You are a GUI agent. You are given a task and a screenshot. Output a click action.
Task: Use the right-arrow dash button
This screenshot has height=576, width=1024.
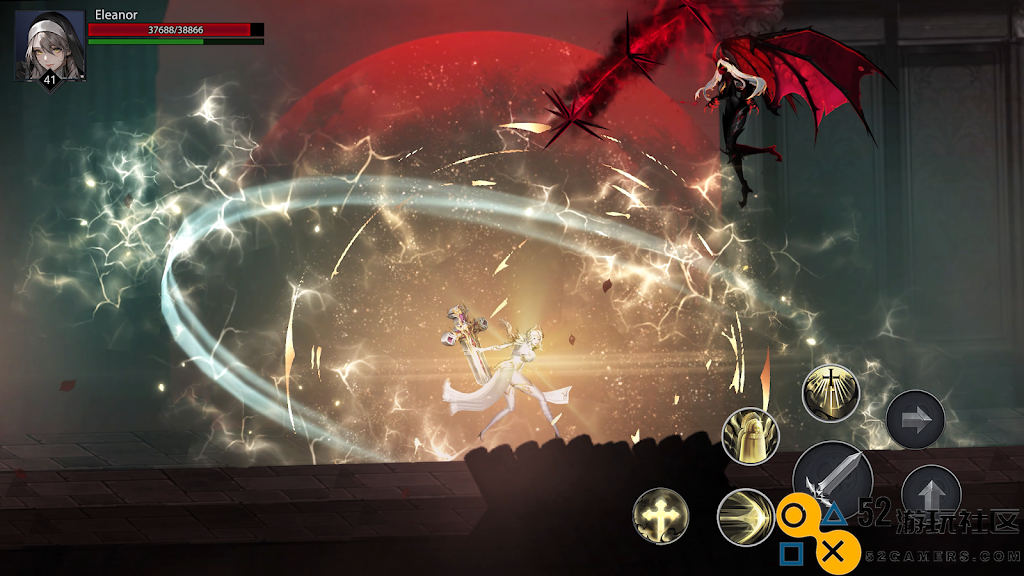click(915, 419)
